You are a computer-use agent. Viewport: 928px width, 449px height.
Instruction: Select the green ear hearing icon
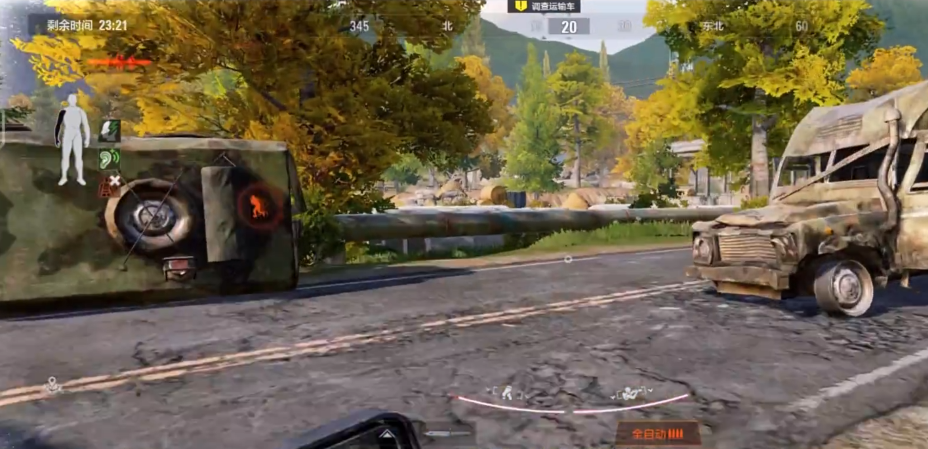(109, 158)
